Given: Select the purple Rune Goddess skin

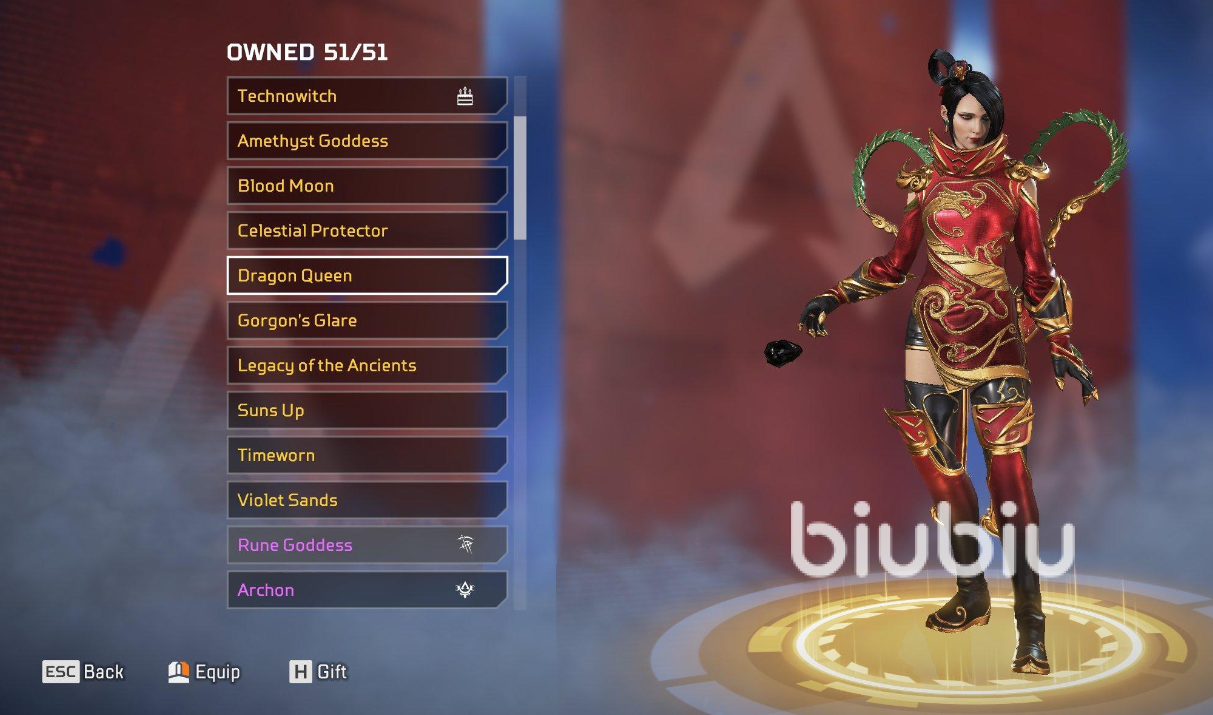Looking at the screenshot, I should pos(366,545).
